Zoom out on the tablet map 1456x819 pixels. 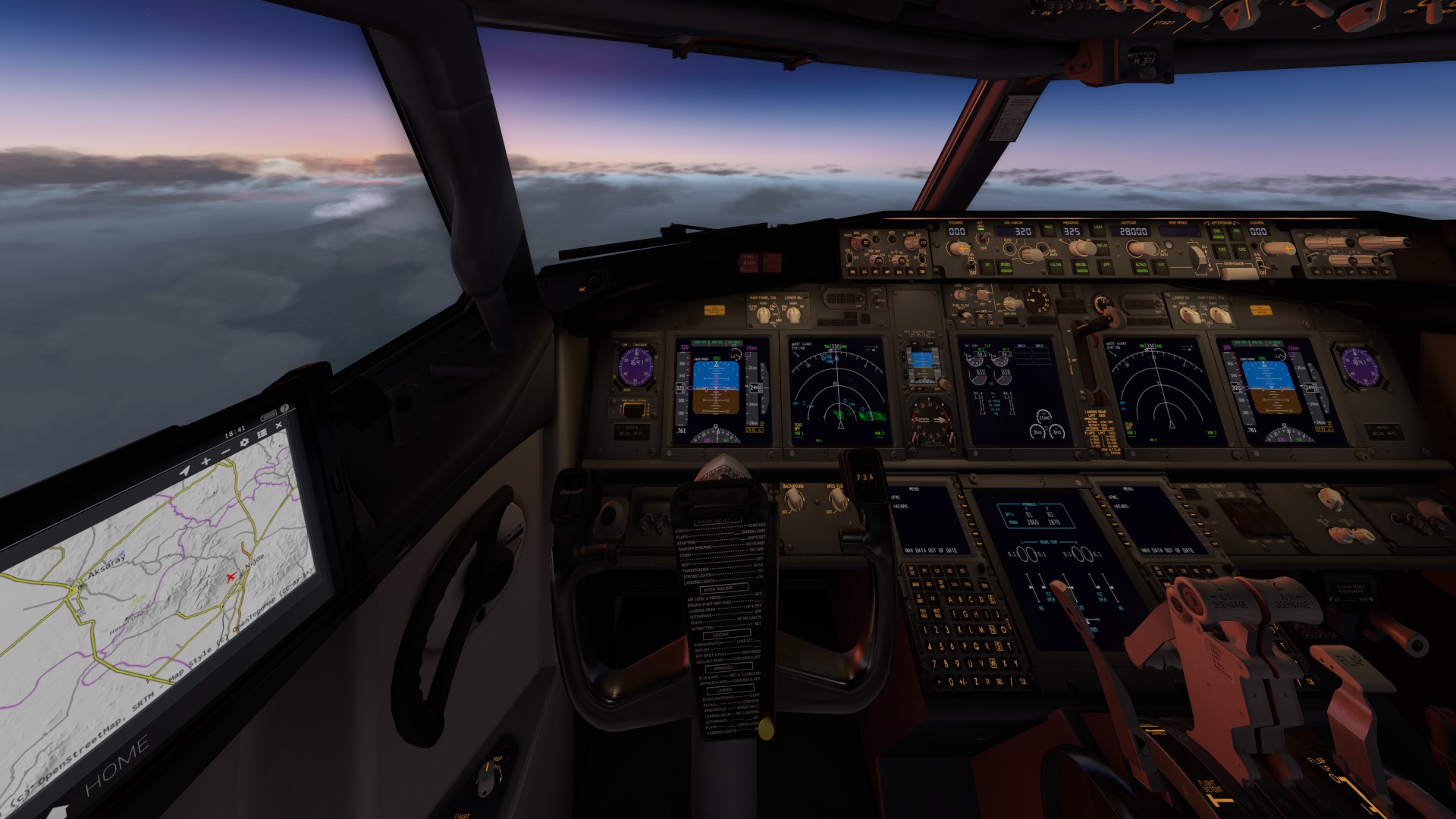coord(225,452)
